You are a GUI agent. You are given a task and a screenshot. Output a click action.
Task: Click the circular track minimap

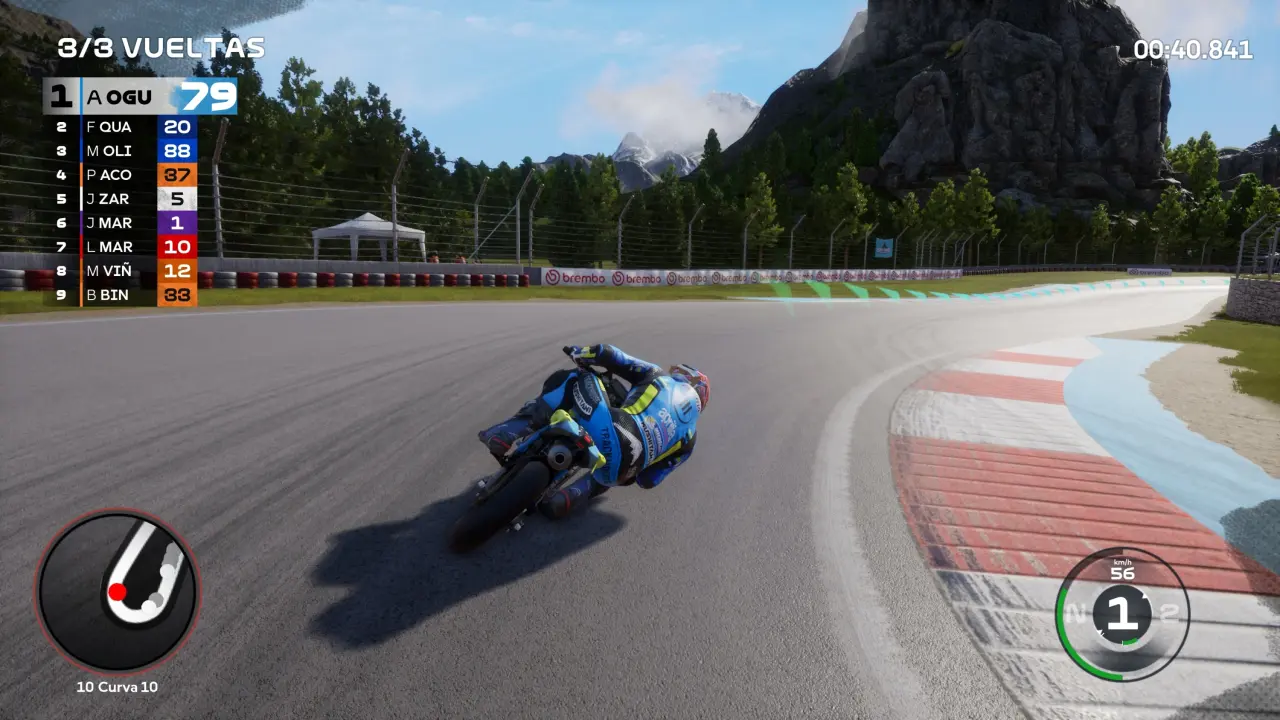[118, 591]
